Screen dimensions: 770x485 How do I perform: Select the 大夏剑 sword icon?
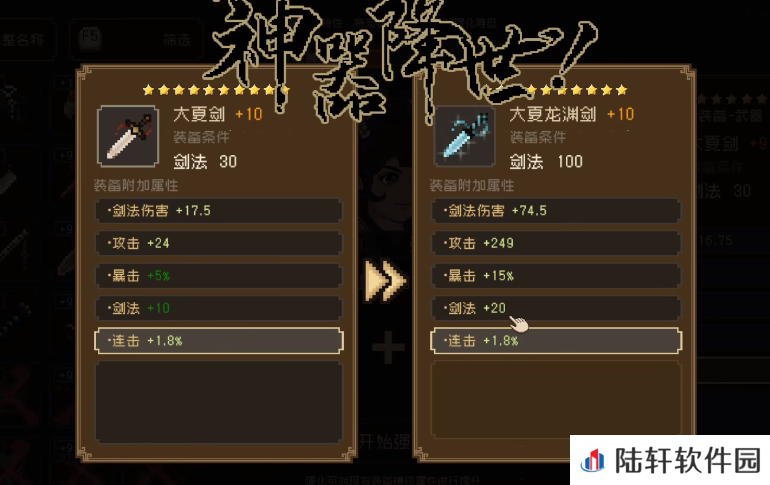click(x=127, y=135)
